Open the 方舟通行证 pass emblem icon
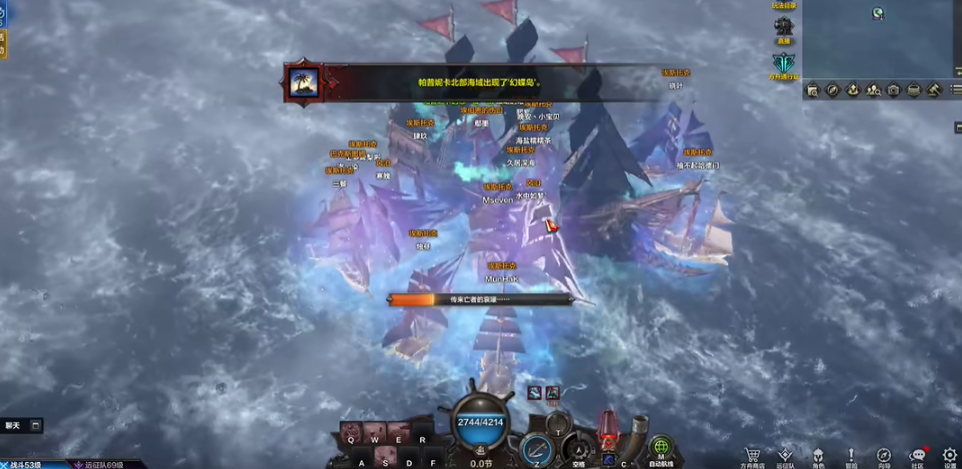This screenshot has height=469, width=962. point(784,63)
